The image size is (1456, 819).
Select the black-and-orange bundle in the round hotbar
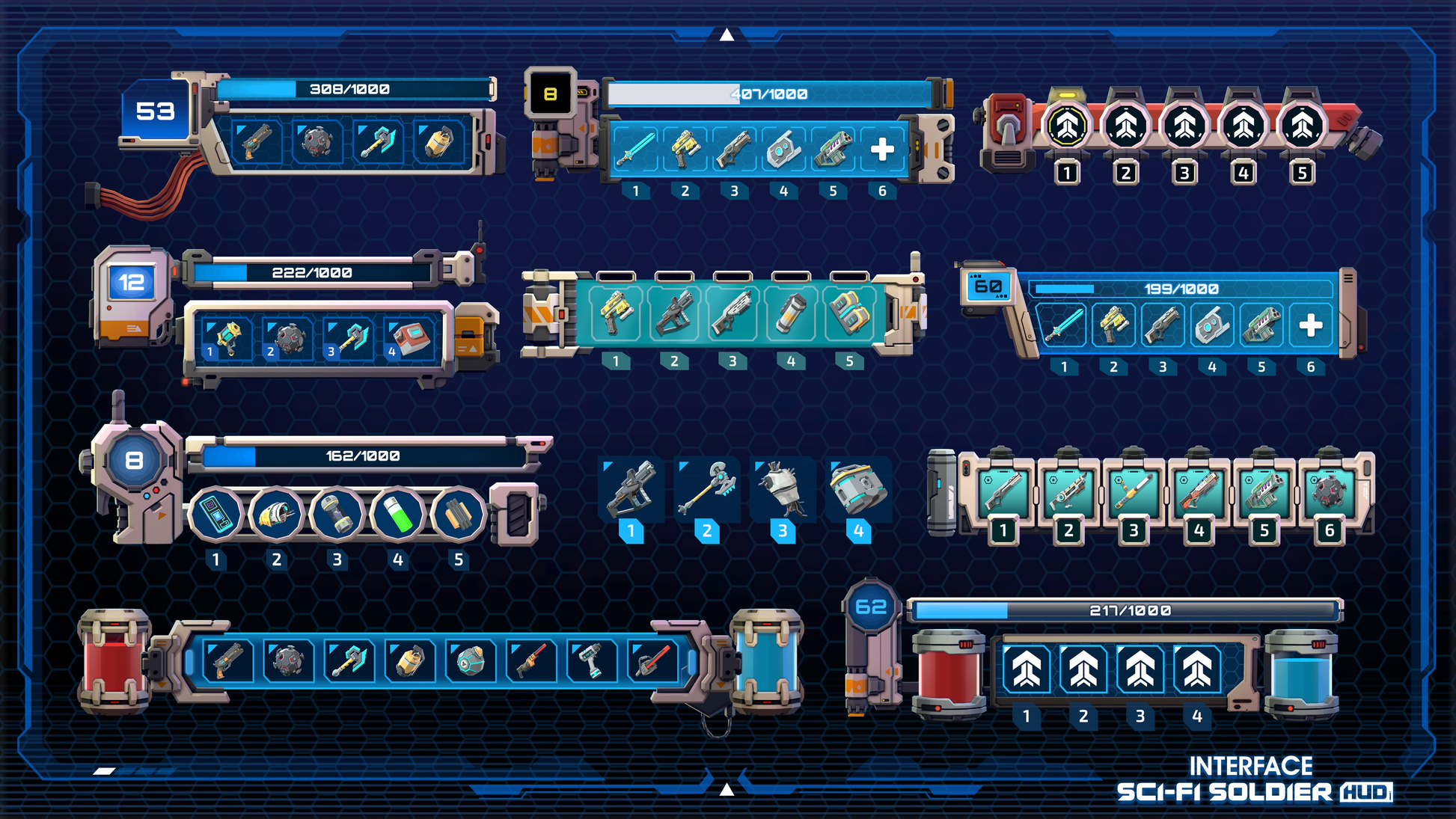click(458, 515)
